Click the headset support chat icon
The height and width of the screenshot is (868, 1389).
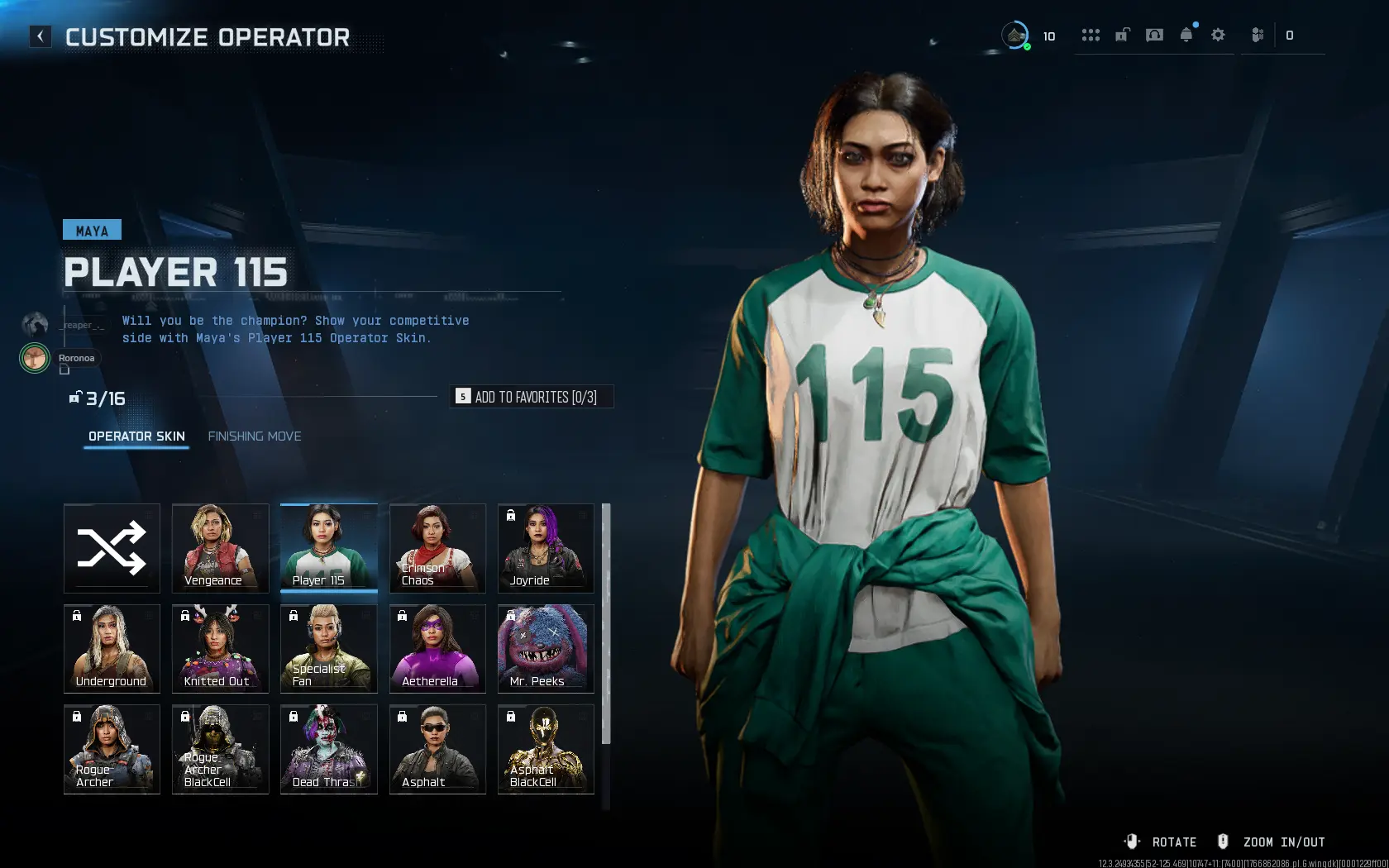tap(1154, 35)
